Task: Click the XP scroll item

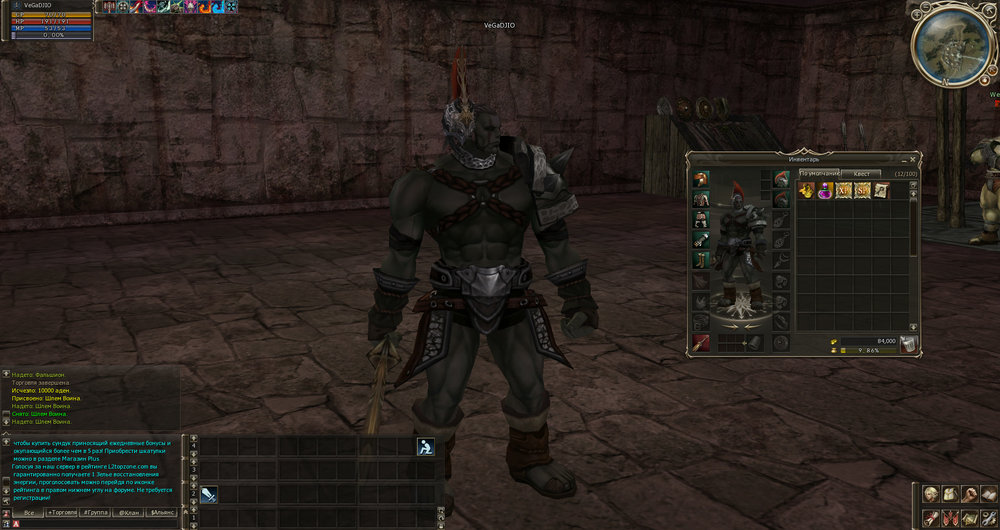Action: click(x=843, y=190)
